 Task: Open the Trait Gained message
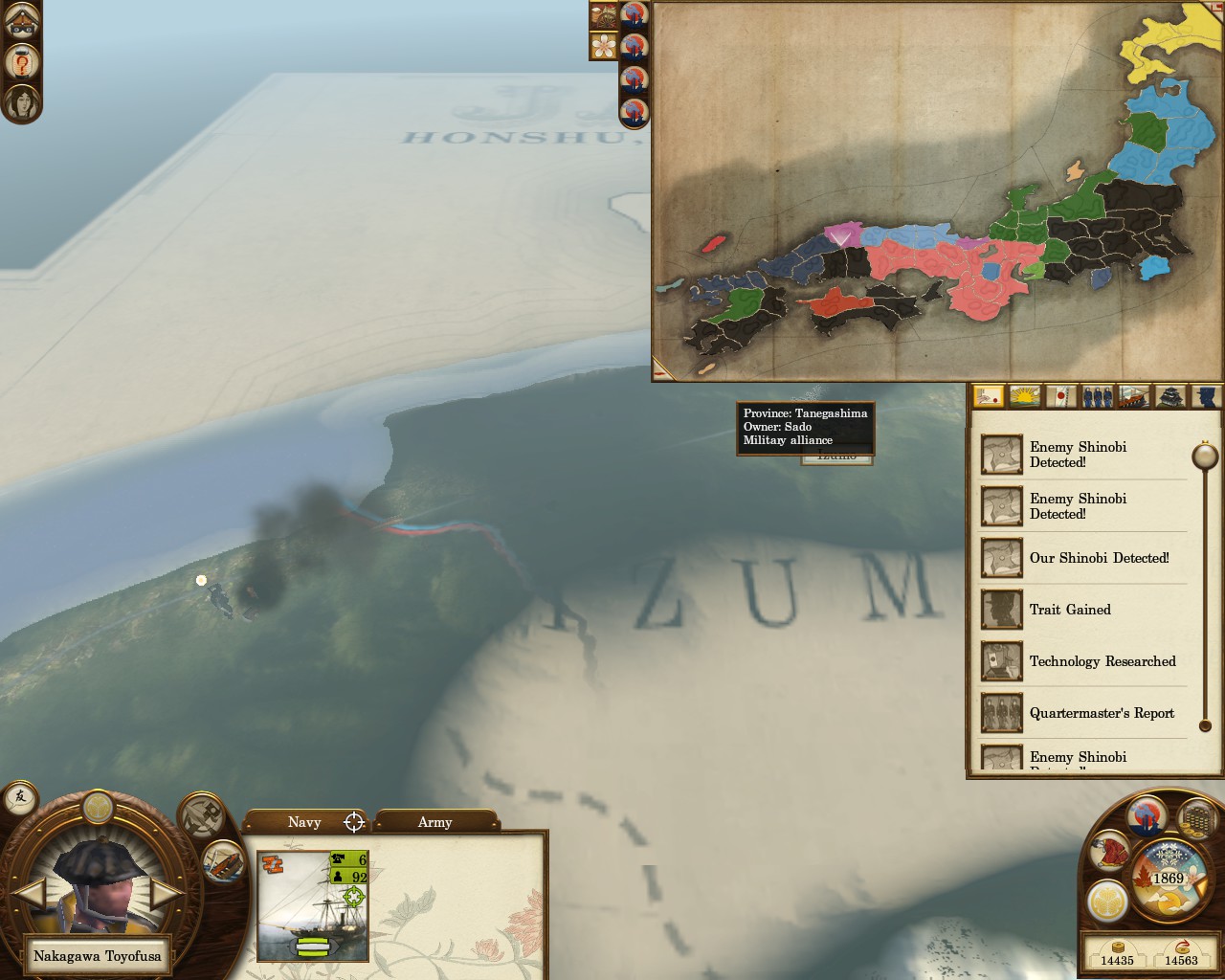click(1070, 610)
